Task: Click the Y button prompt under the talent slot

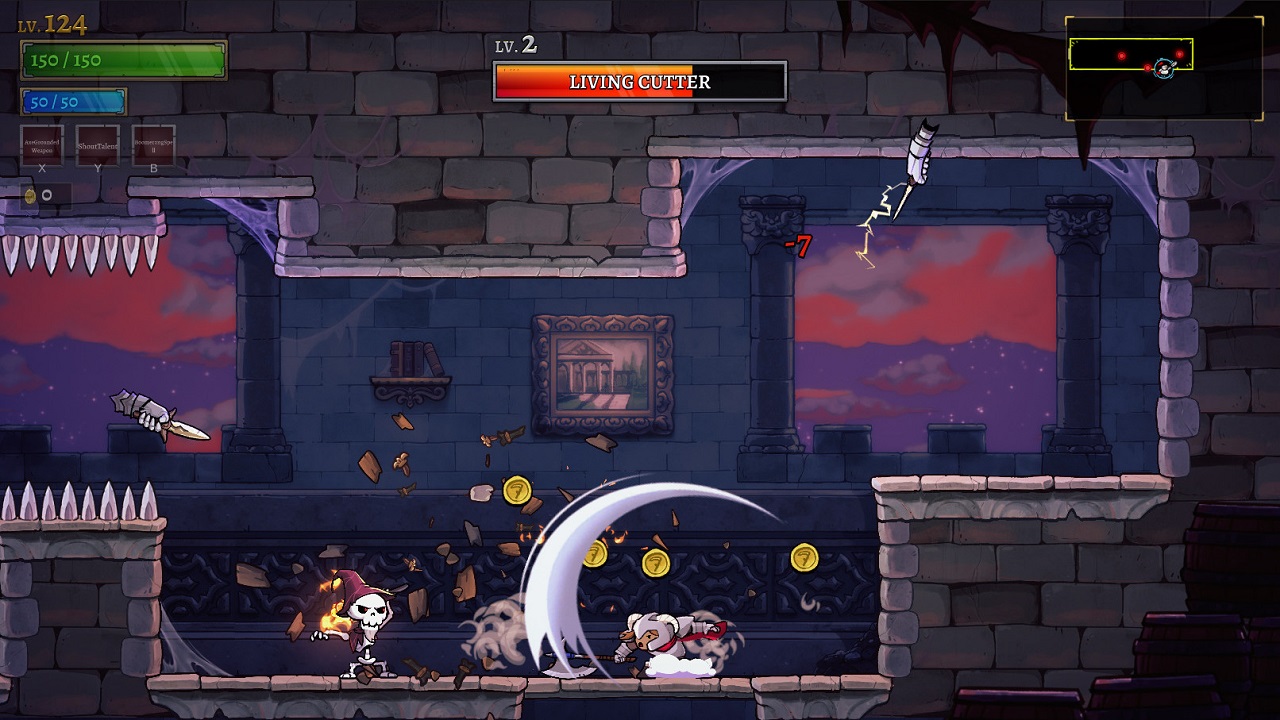Action: 98,168
